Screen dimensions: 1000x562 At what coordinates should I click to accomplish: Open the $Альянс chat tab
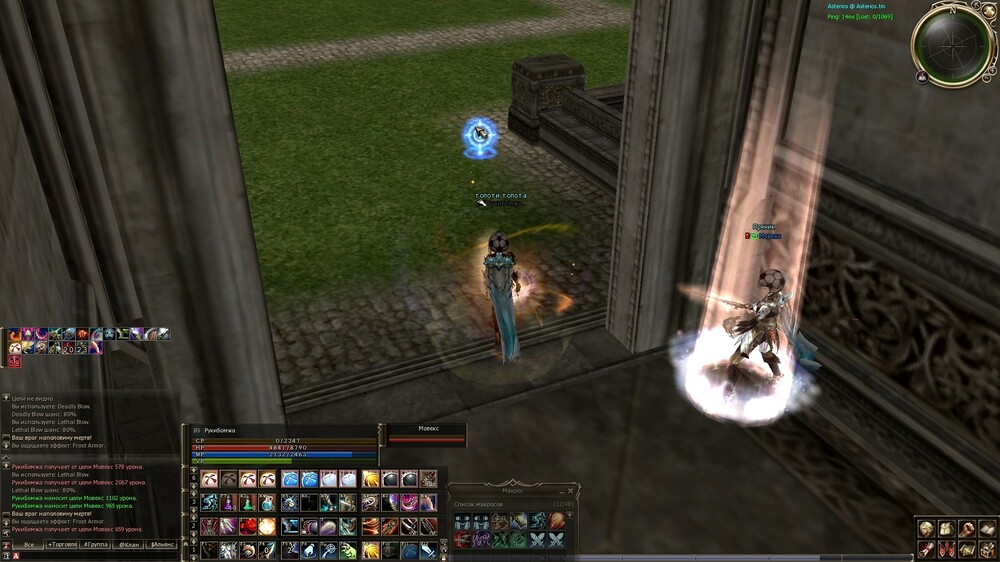(x=161, y=544)
